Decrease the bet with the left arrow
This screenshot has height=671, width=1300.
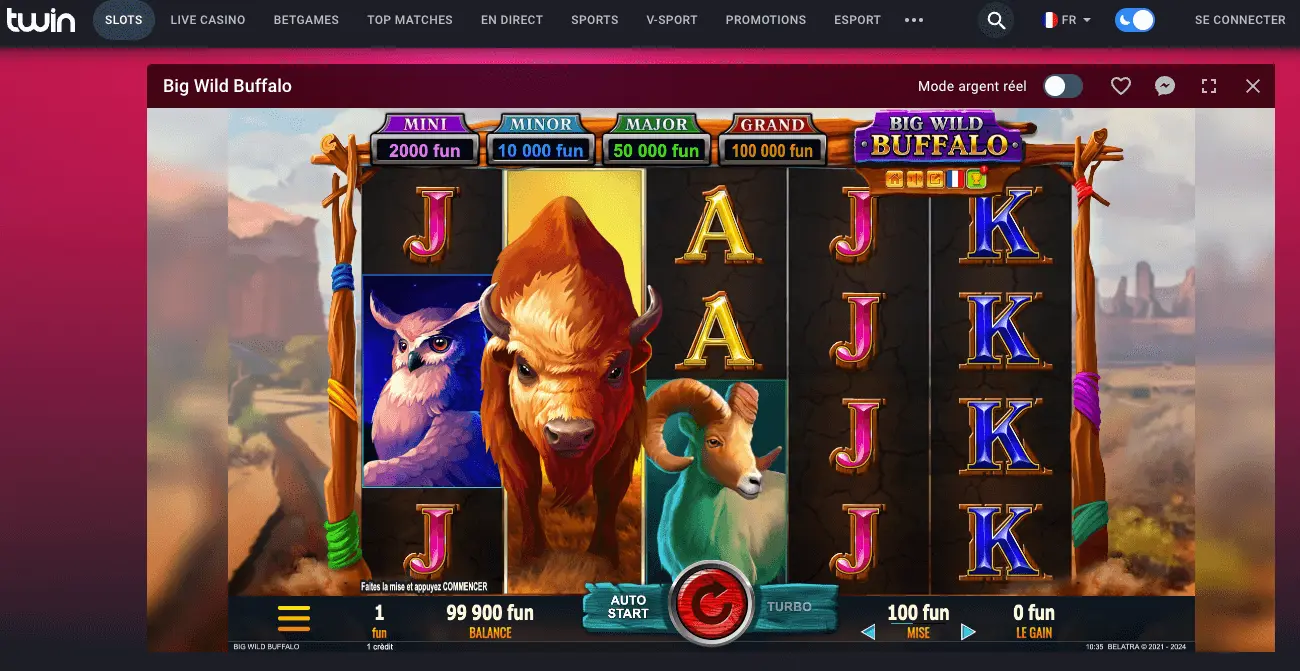[x=868, y=632]
